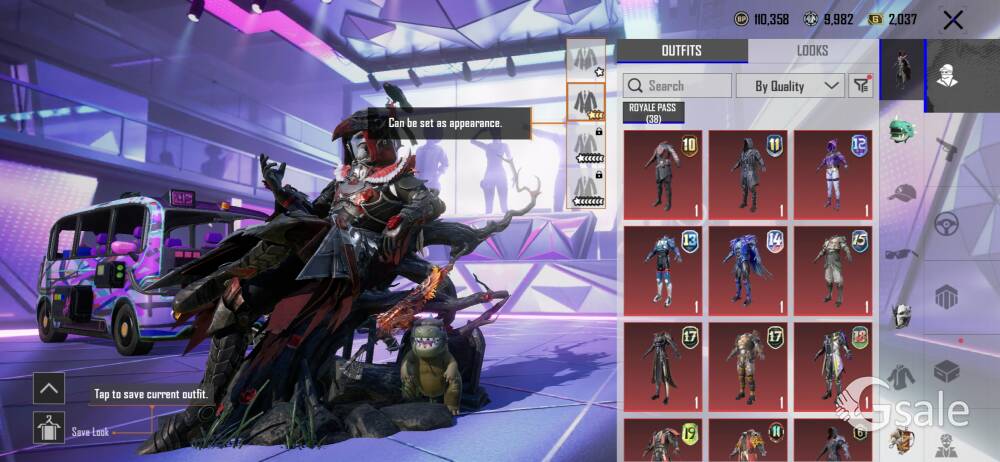Choose the Royale Pass level 11 hooded outfit
The height and width of the screenshot is (462, 1000).
point(748,175)
